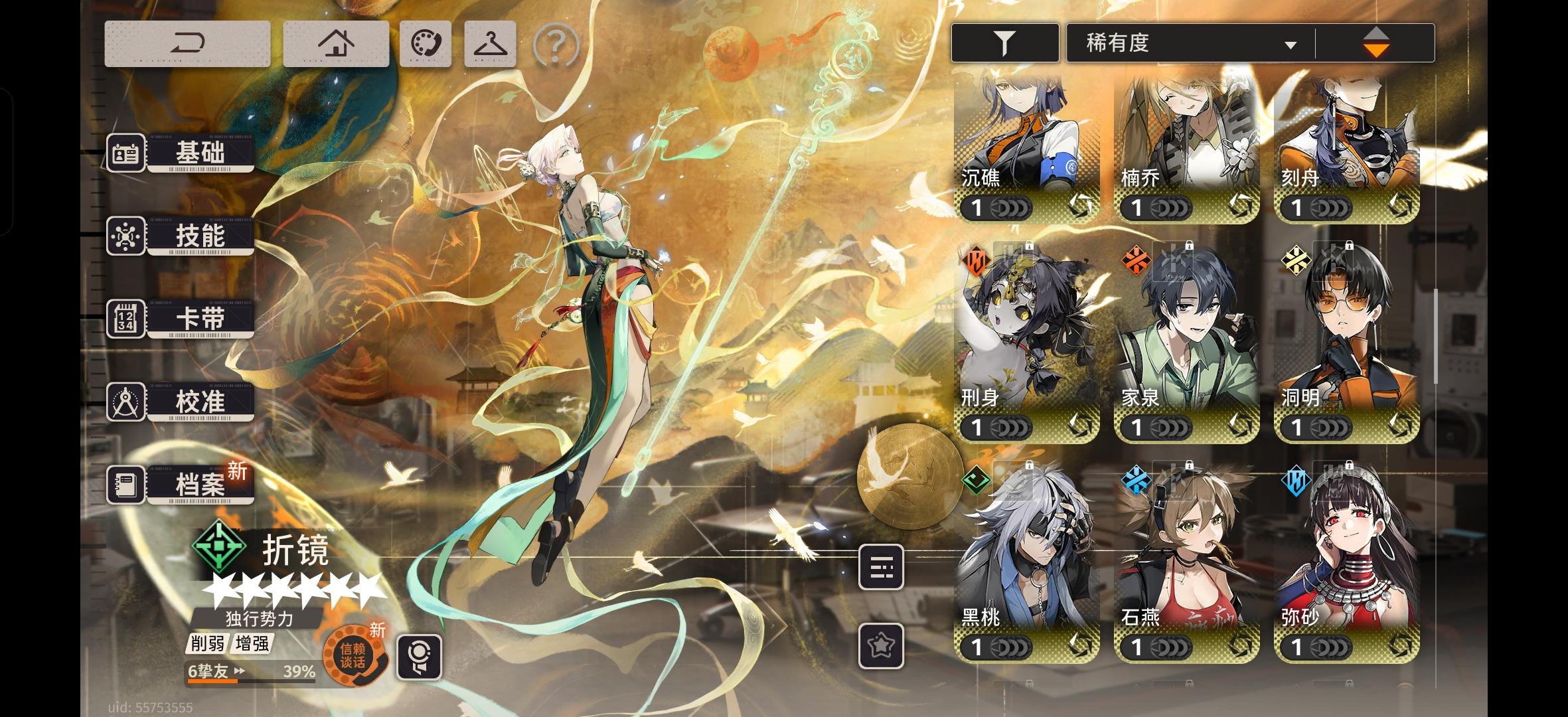Open the 稀有度 rarity dropdown
Image resolution: width=1568 pixels, height=717 pixels.
(x=1188, y=42)
